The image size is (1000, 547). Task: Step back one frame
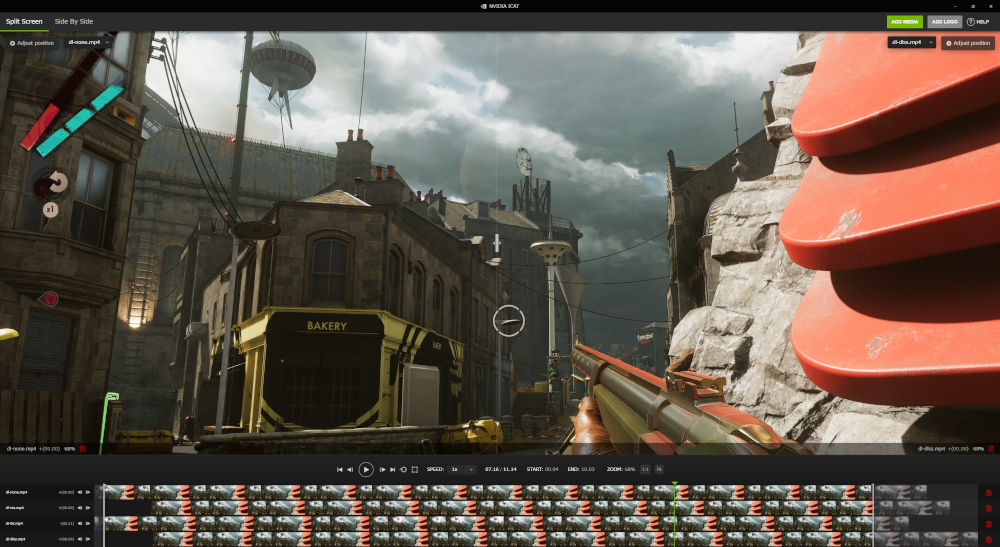350,469
